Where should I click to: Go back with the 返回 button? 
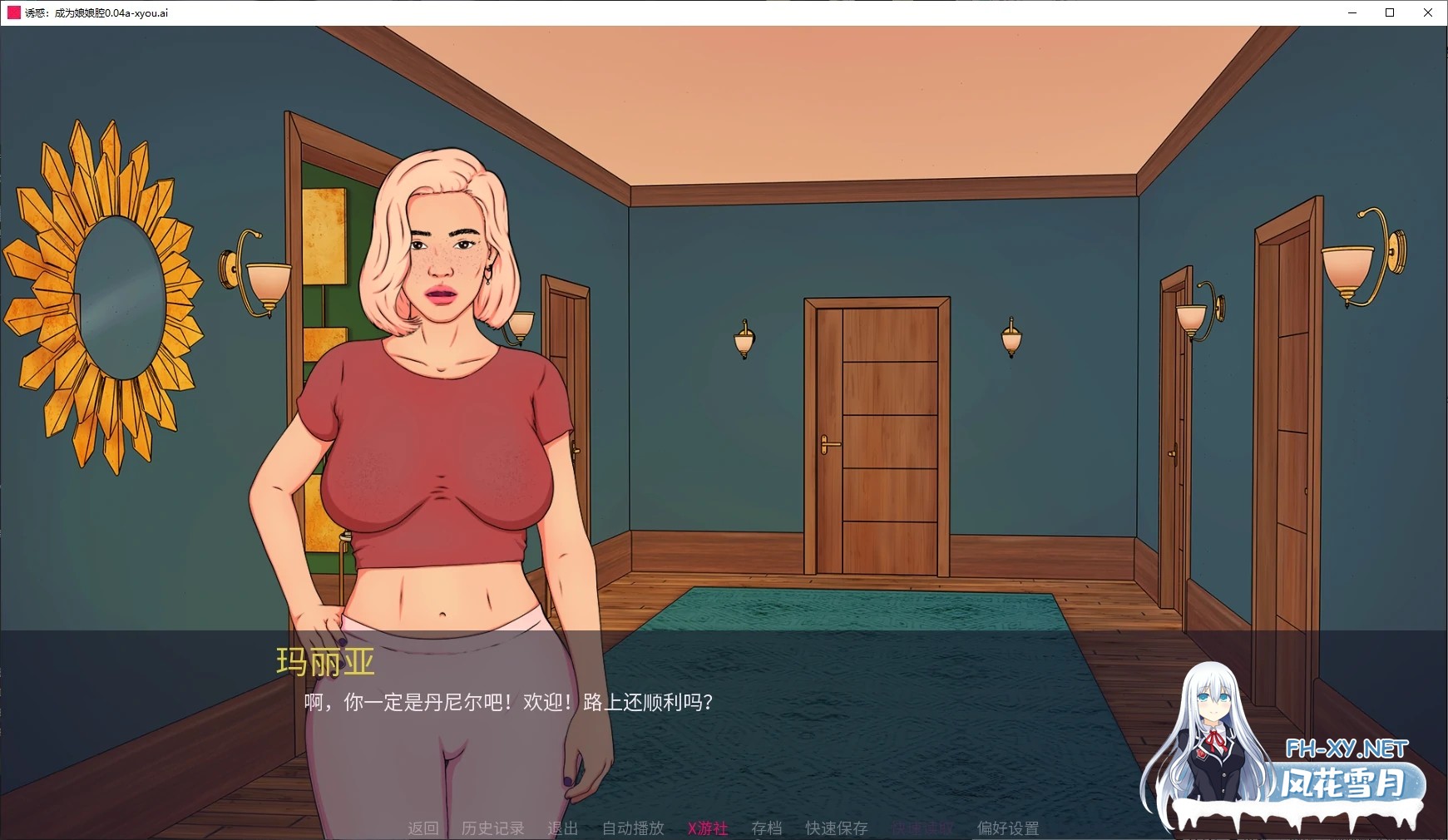[423, 828]
